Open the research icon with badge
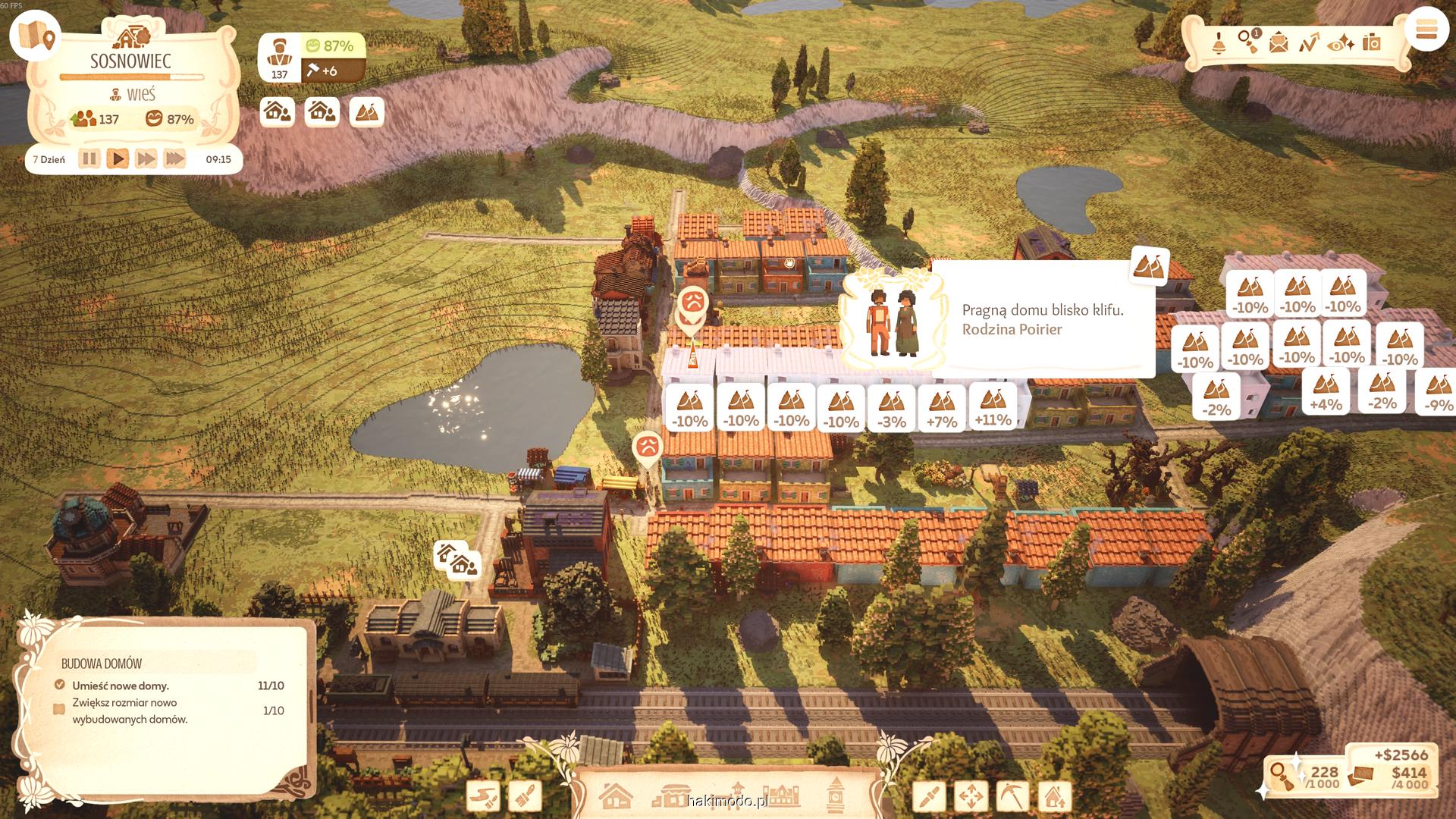 (1248, 42)
